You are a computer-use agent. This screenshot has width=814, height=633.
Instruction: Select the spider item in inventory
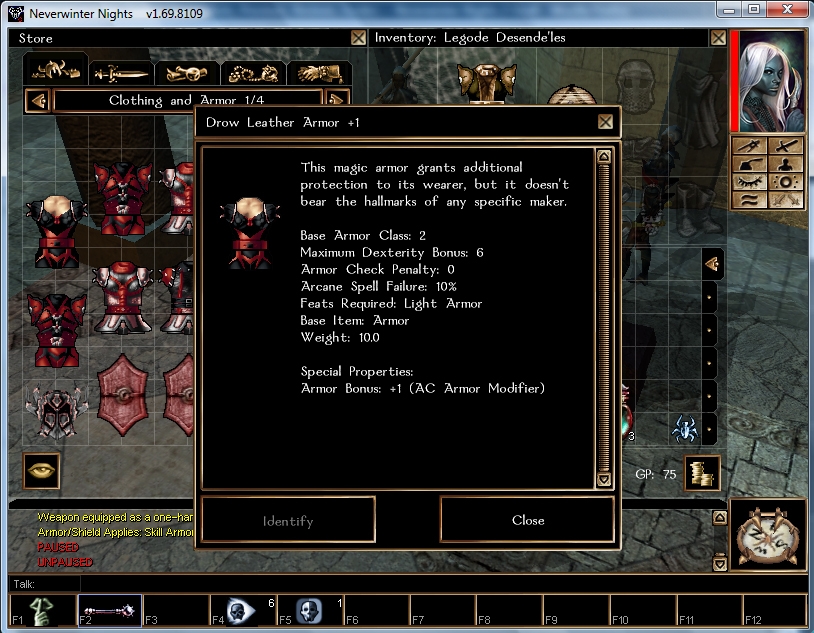point(685,430)
